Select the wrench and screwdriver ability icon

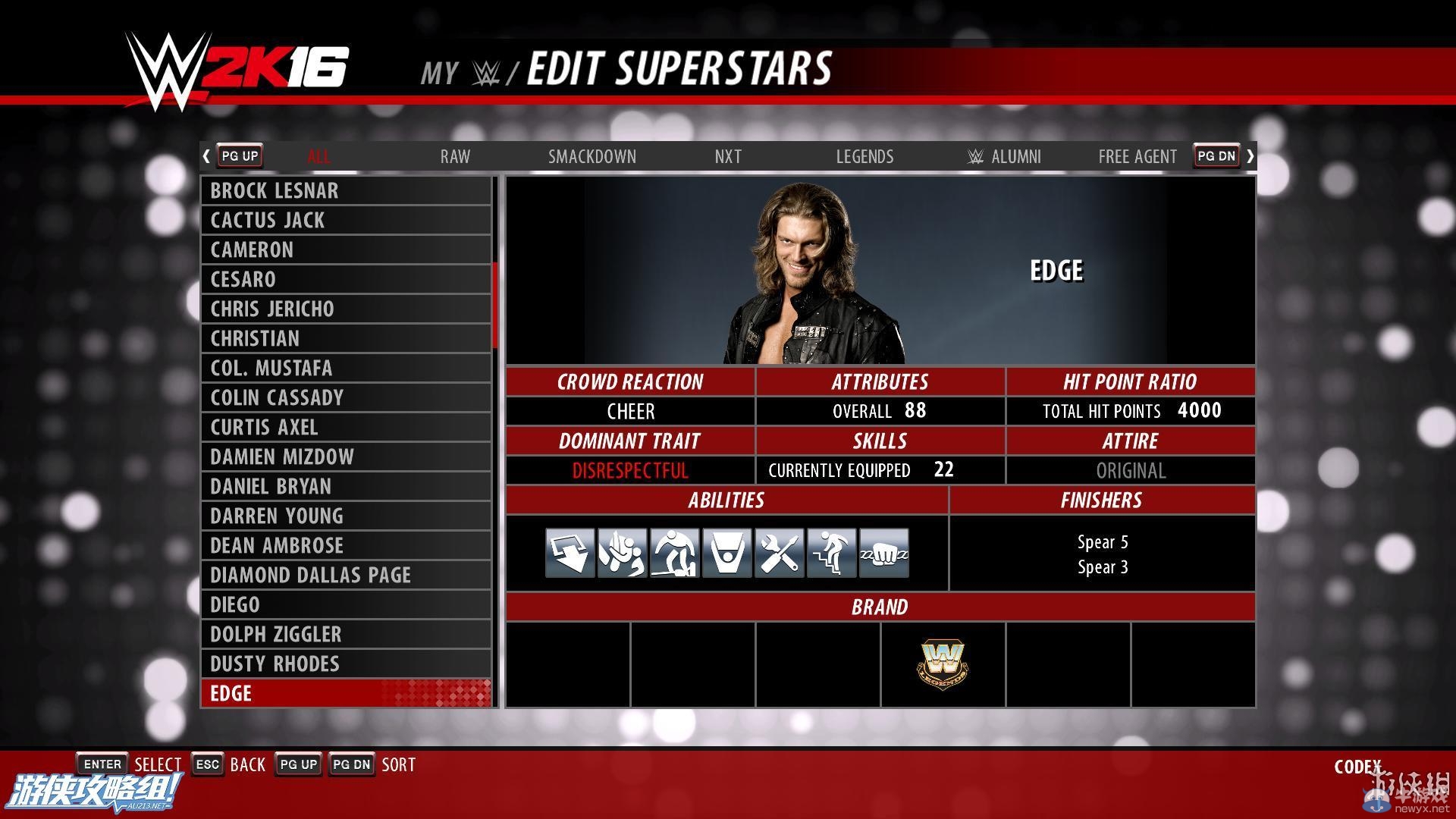(779, 553)
